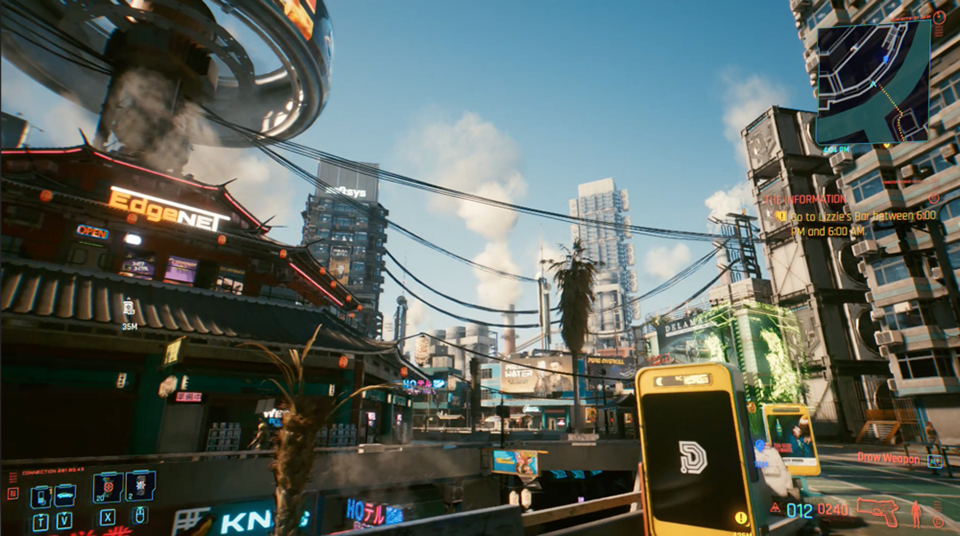Click the blue waypoint map marker

(760, 447)
